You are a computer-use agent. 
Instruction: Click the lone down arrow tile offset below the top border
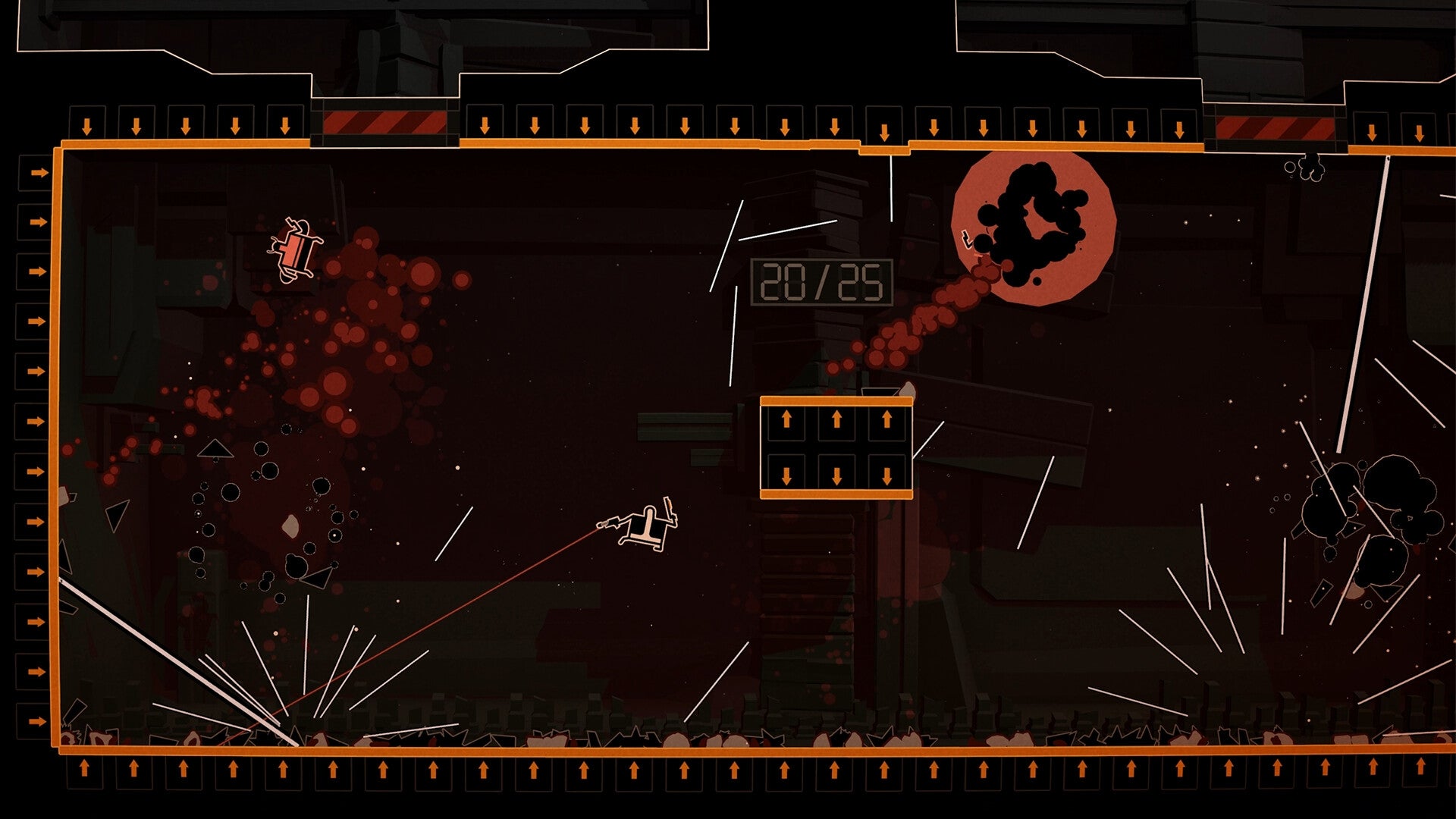coord(884,131)
